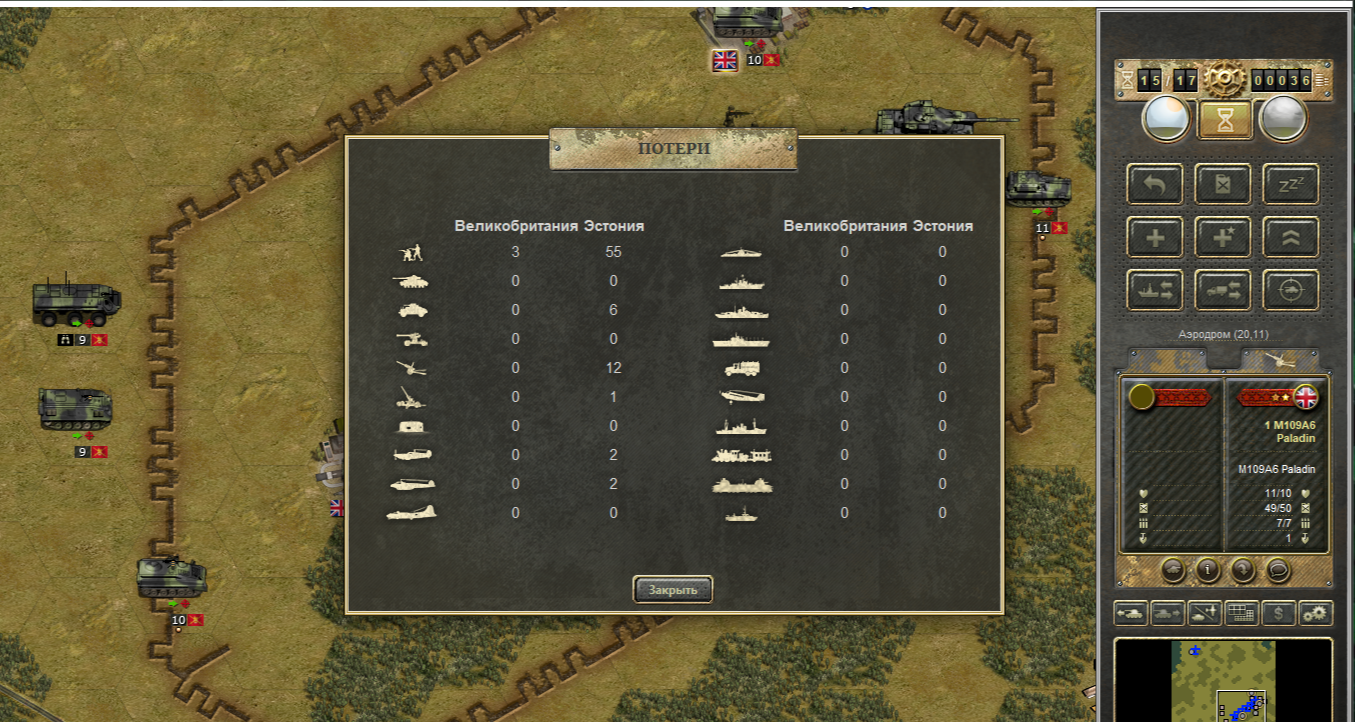This screenshot has height=722, width=1355.
Task: Open the purchase menu with the dollar button
Action: coord(1278,613)
